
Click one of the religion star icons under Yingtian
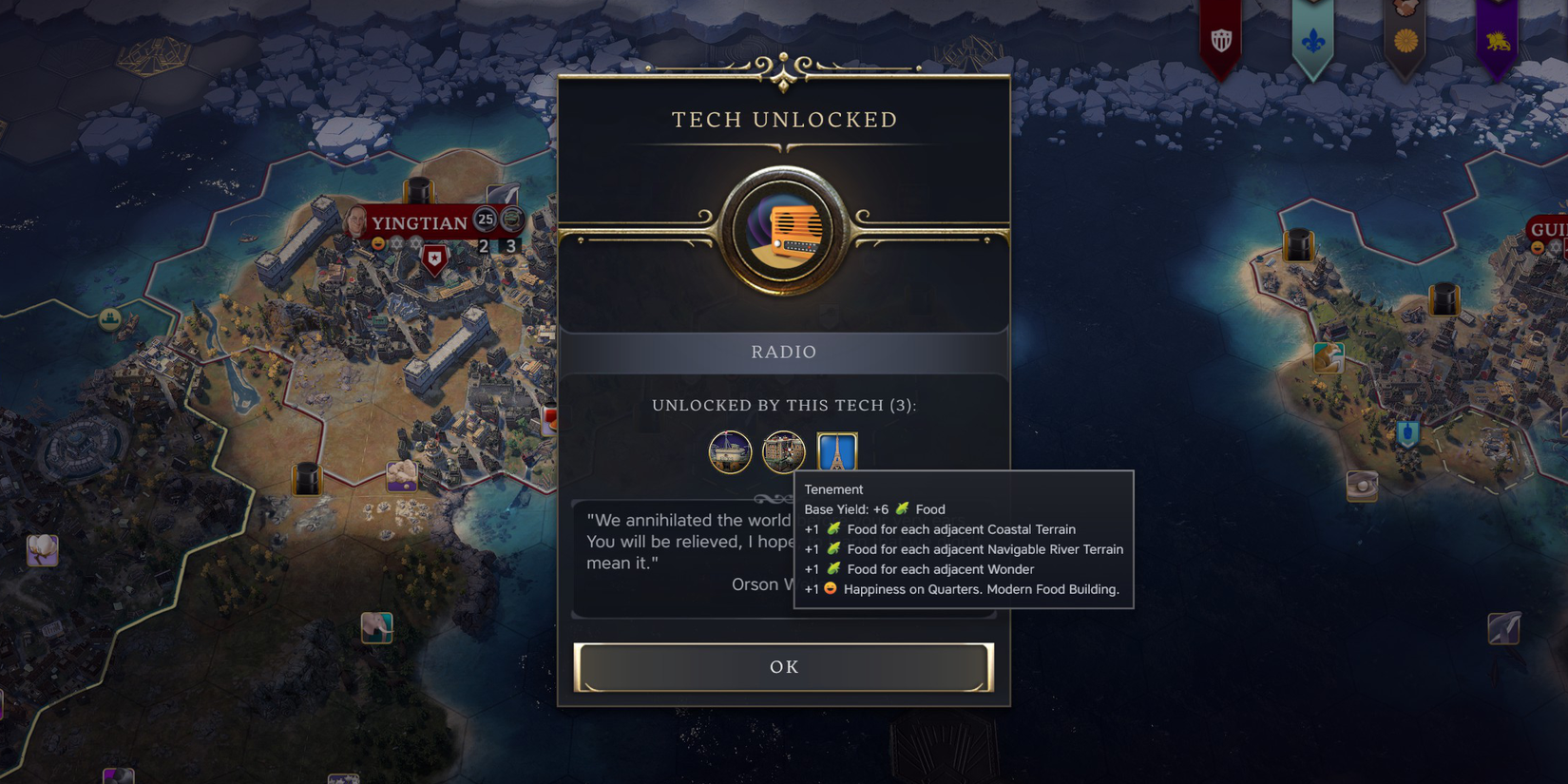[396, 243]
